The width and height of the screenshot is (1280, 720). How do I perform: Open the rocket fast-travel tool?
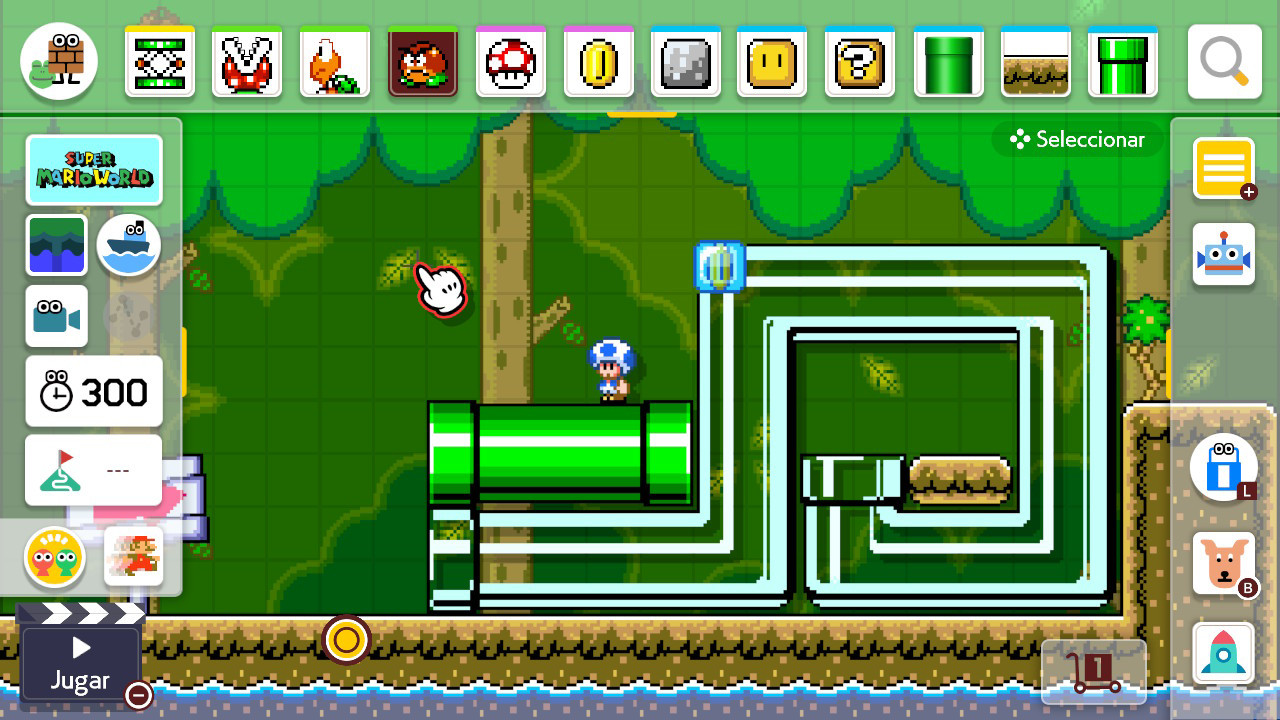click(x=1223, y=652)
